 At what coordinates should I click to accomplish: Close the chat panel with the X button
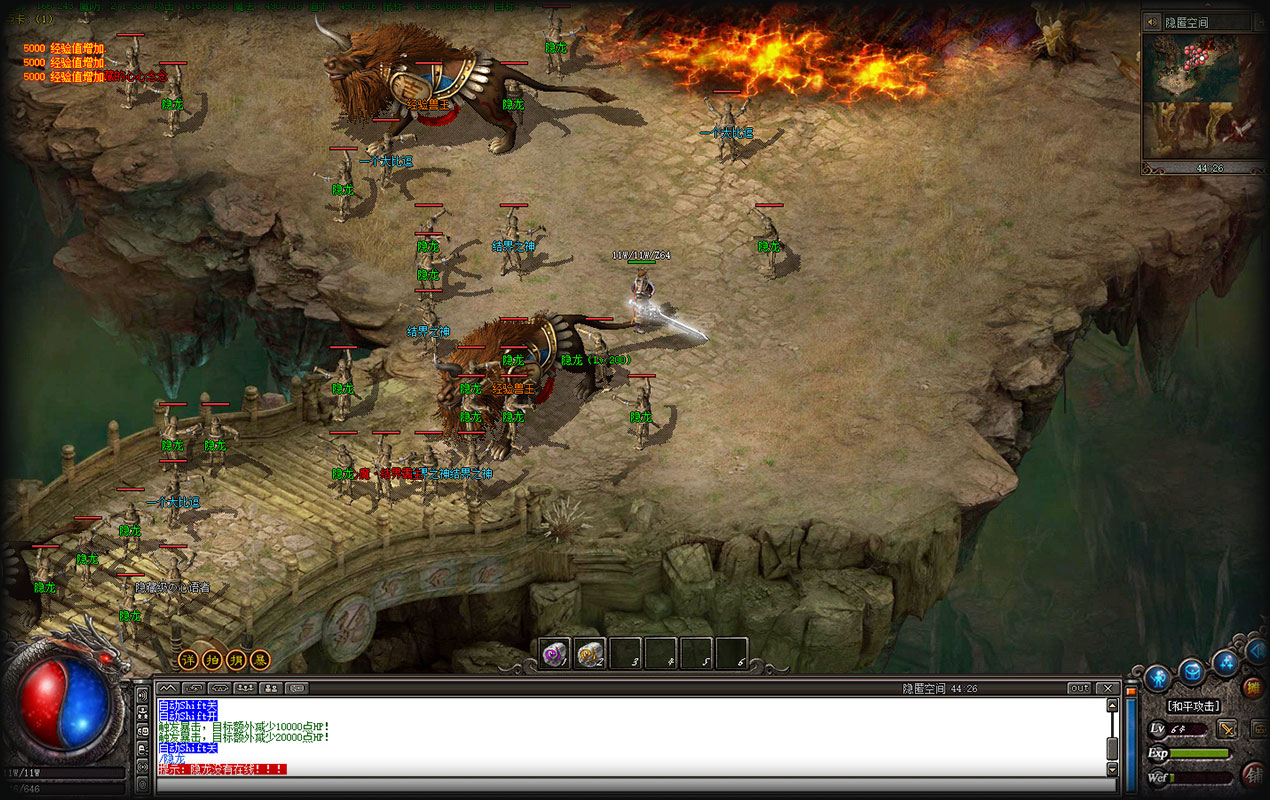coord(1107,688)
